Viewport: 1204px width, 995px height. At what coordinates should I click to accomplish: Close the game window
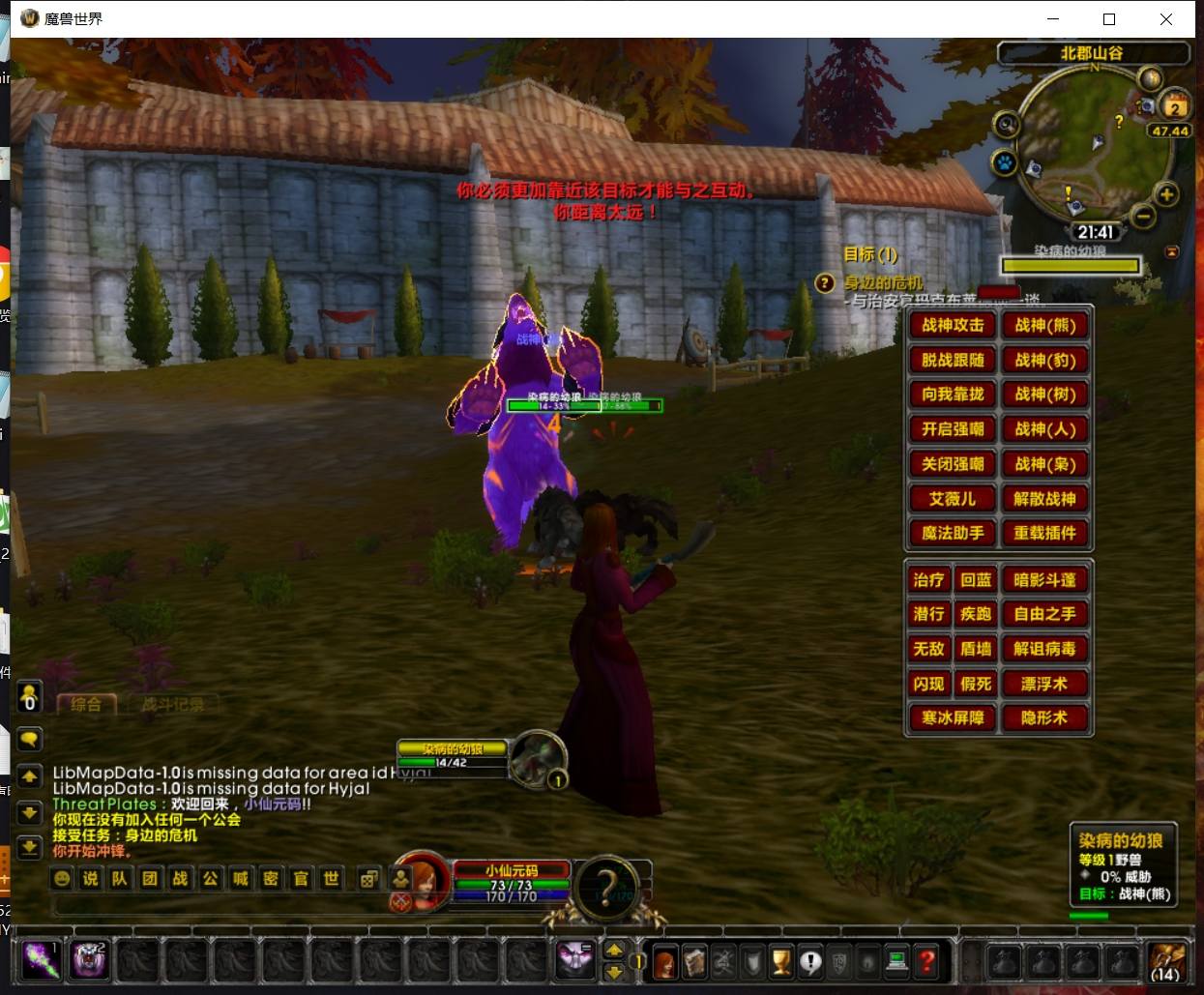pos(1166,19)
